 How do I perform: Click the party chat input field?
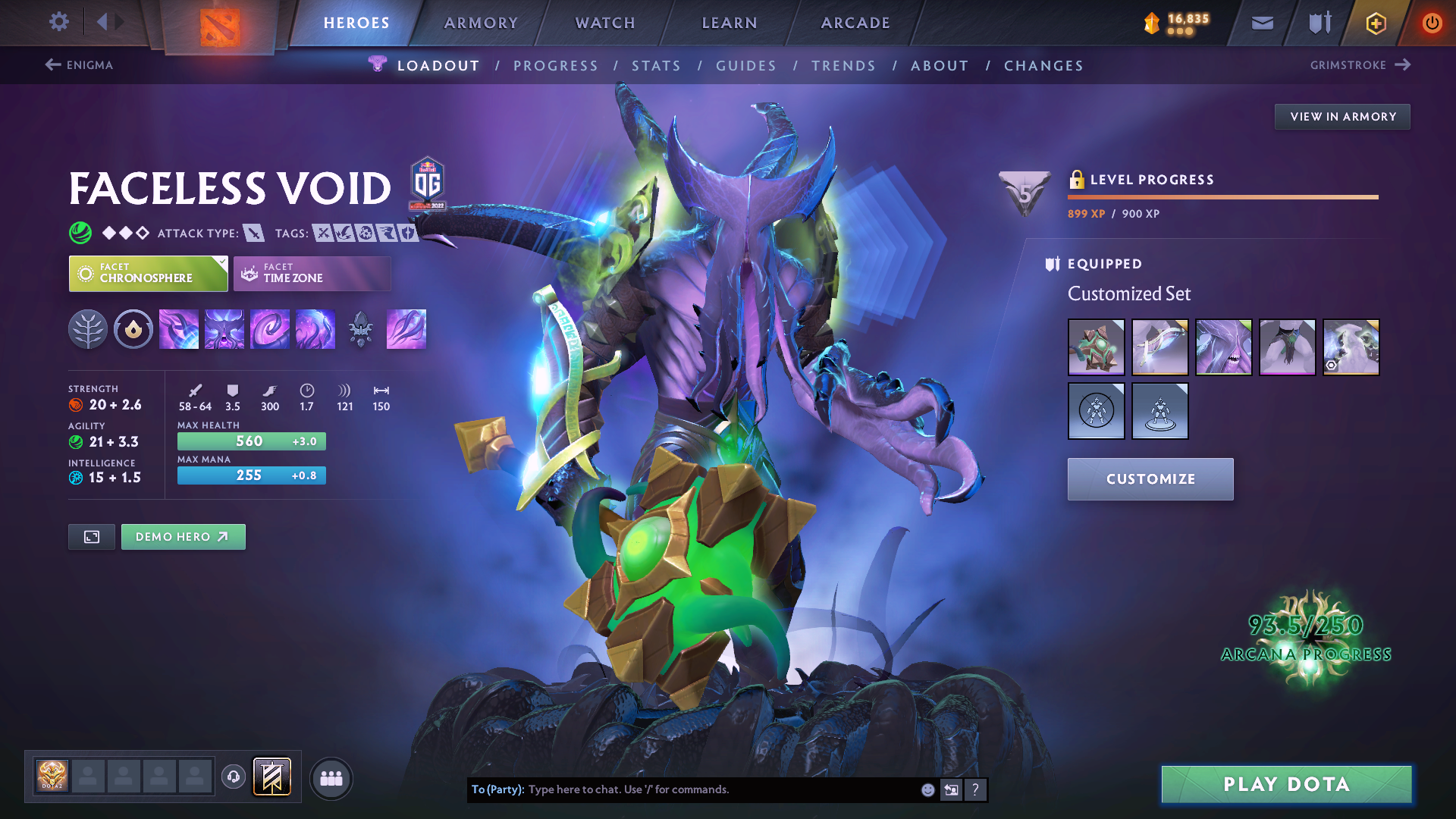tap(720, 789)
